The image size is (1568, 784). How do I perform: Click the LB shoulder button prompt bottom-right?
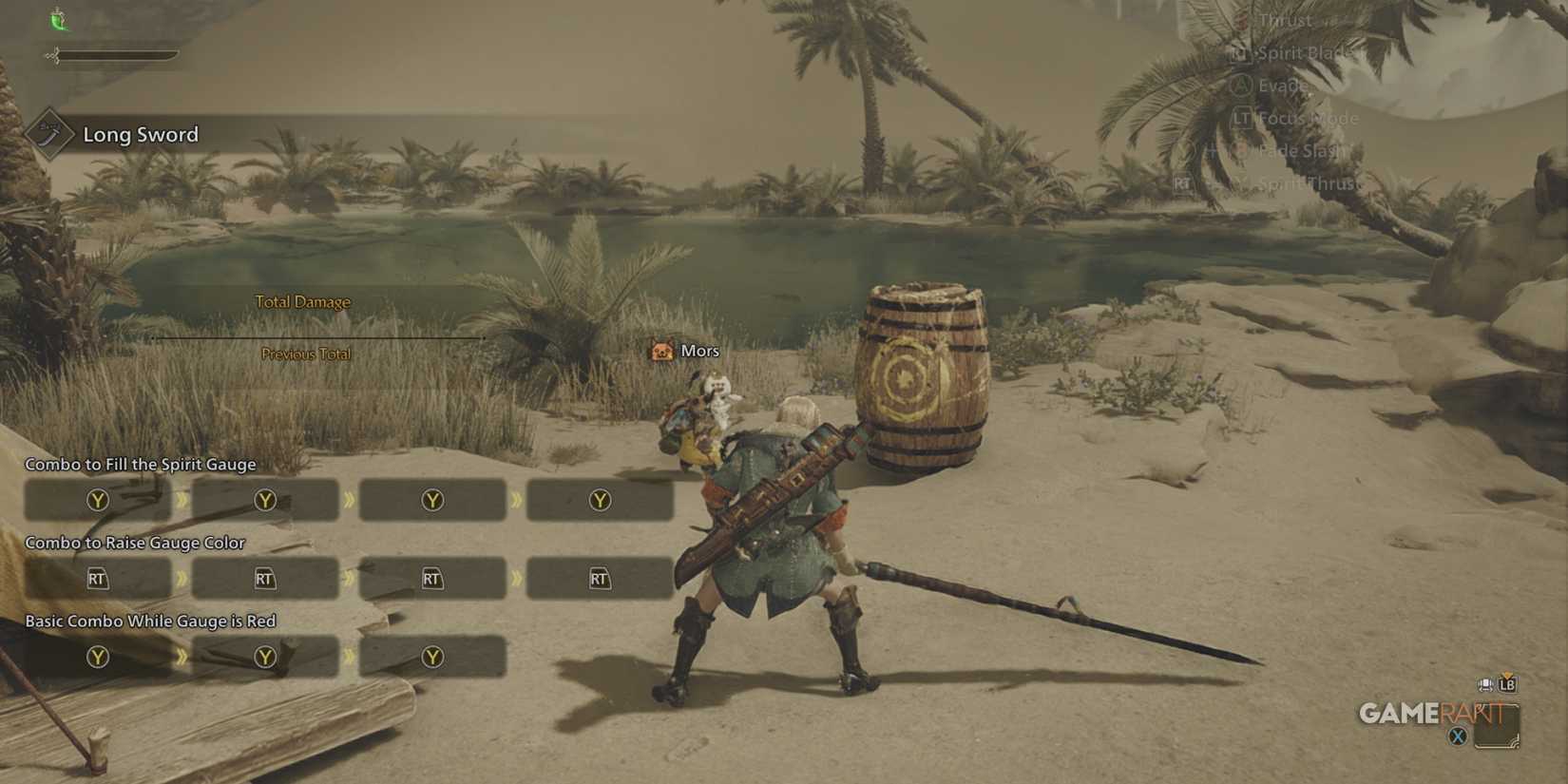1505,685
